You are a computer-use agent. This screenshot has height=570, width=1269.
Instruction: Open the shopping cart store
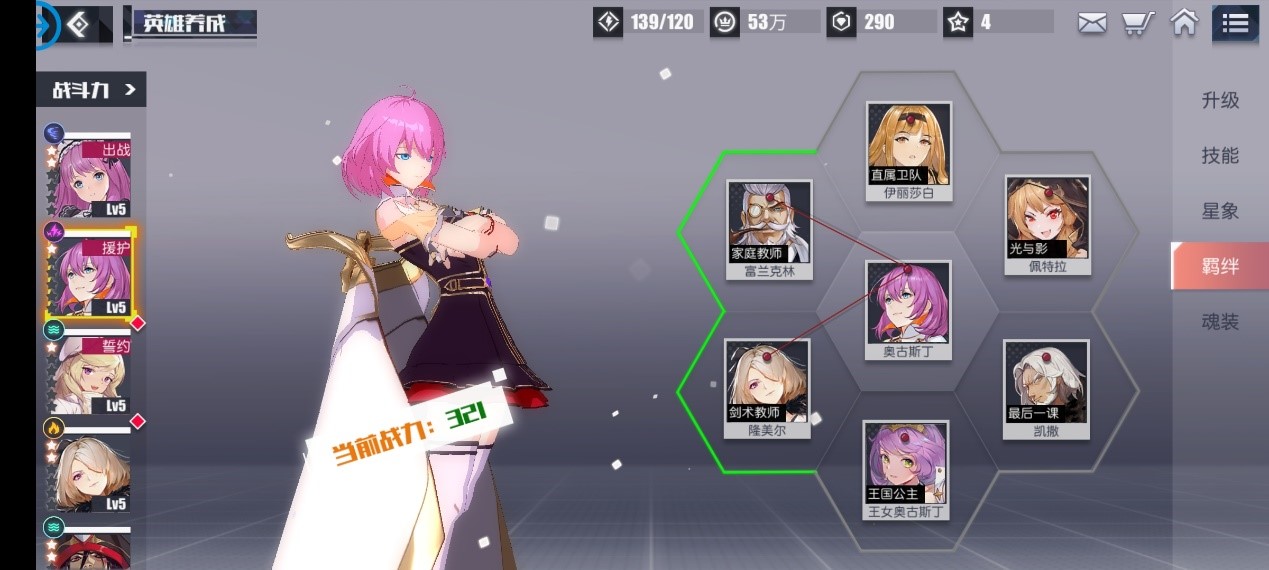click(x=1135, y=23)
